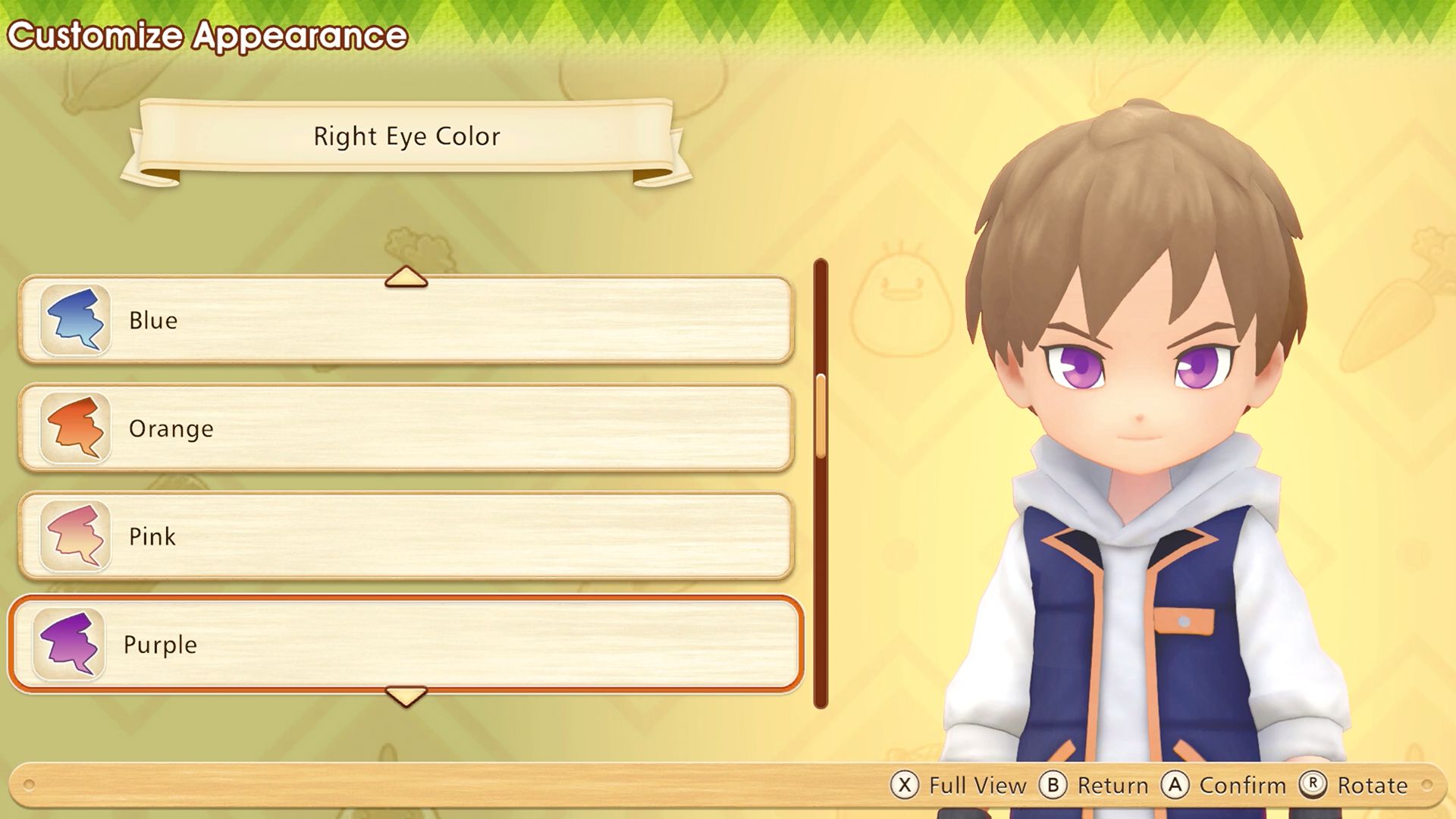The height and width of the screenshot is (819, 1456).
Task: Click the pink paint swatch icon
Action: pos(75,536)
